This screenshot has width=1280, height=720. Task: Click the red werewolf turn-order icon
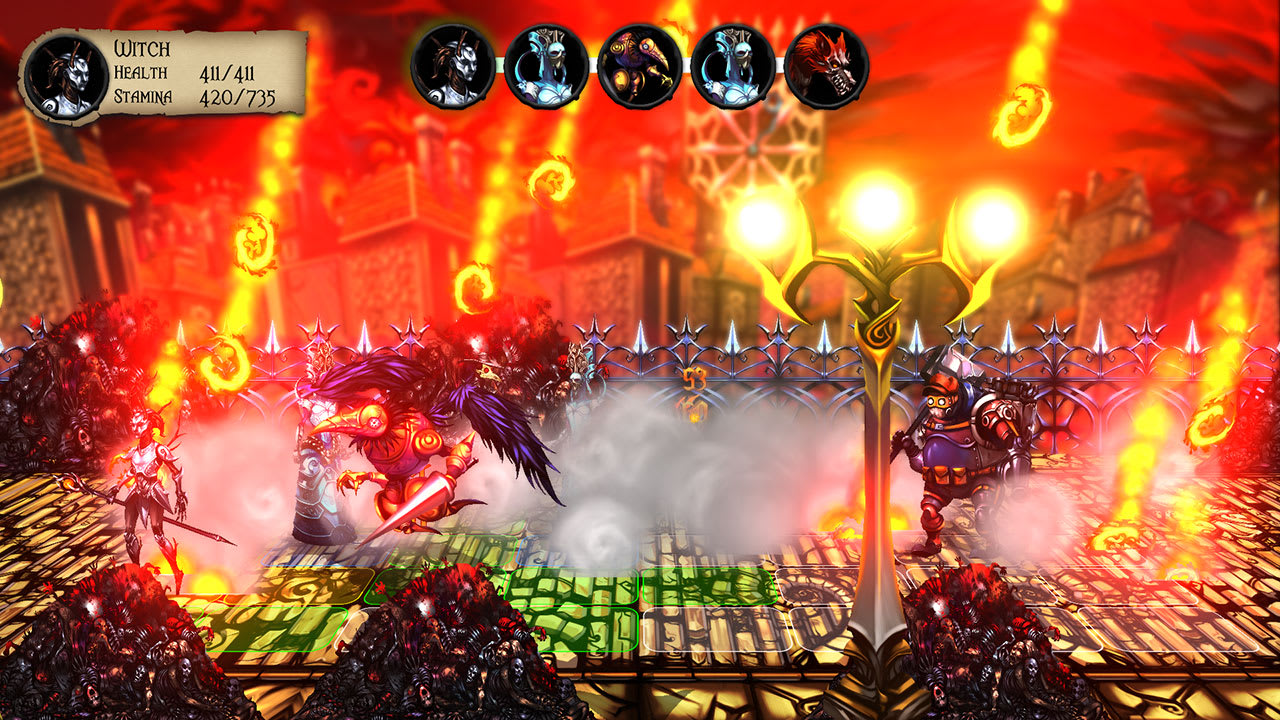point(828,68)
